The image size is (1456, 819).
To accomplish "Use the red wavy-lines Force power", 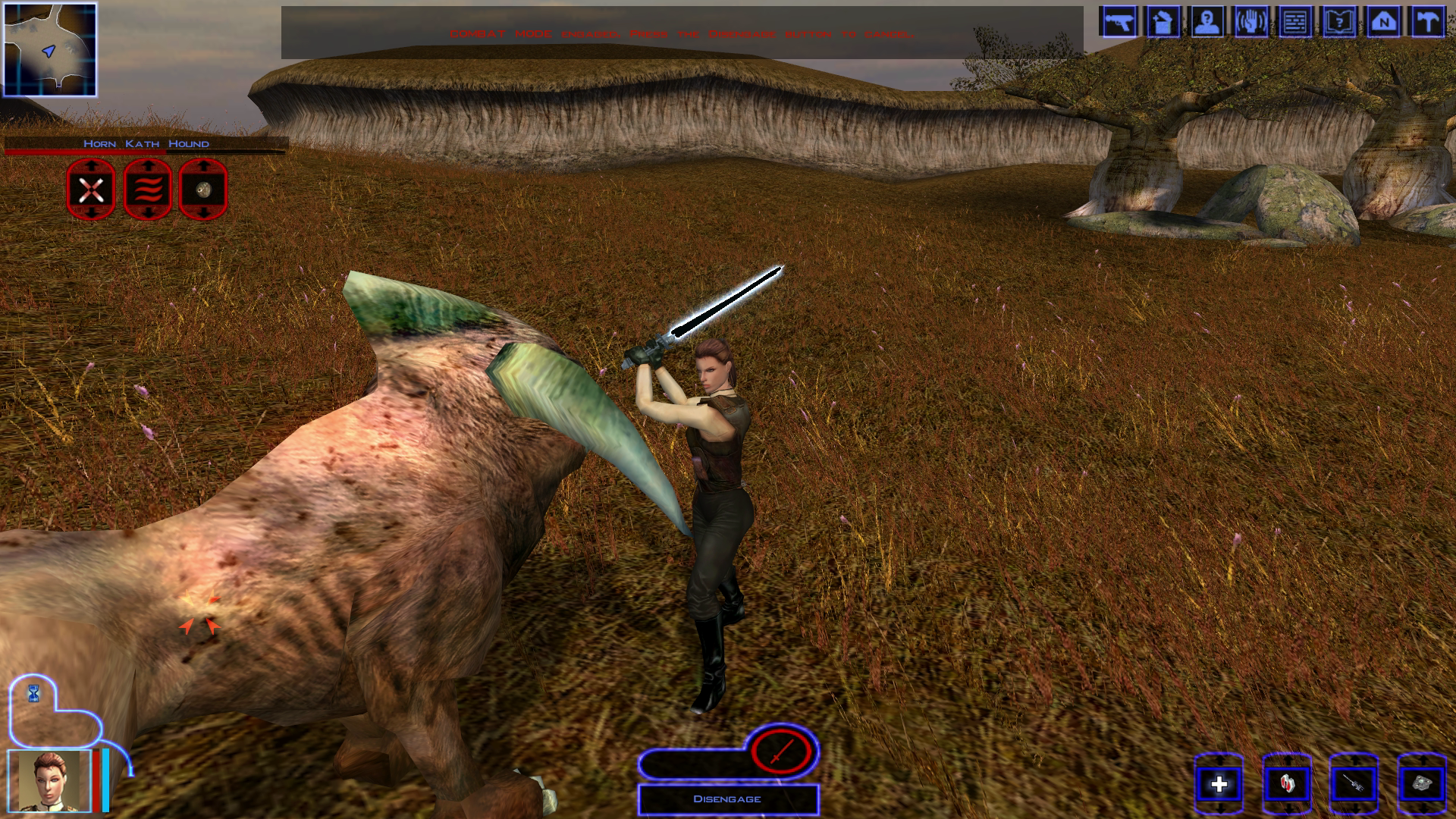I will (148, 190).
